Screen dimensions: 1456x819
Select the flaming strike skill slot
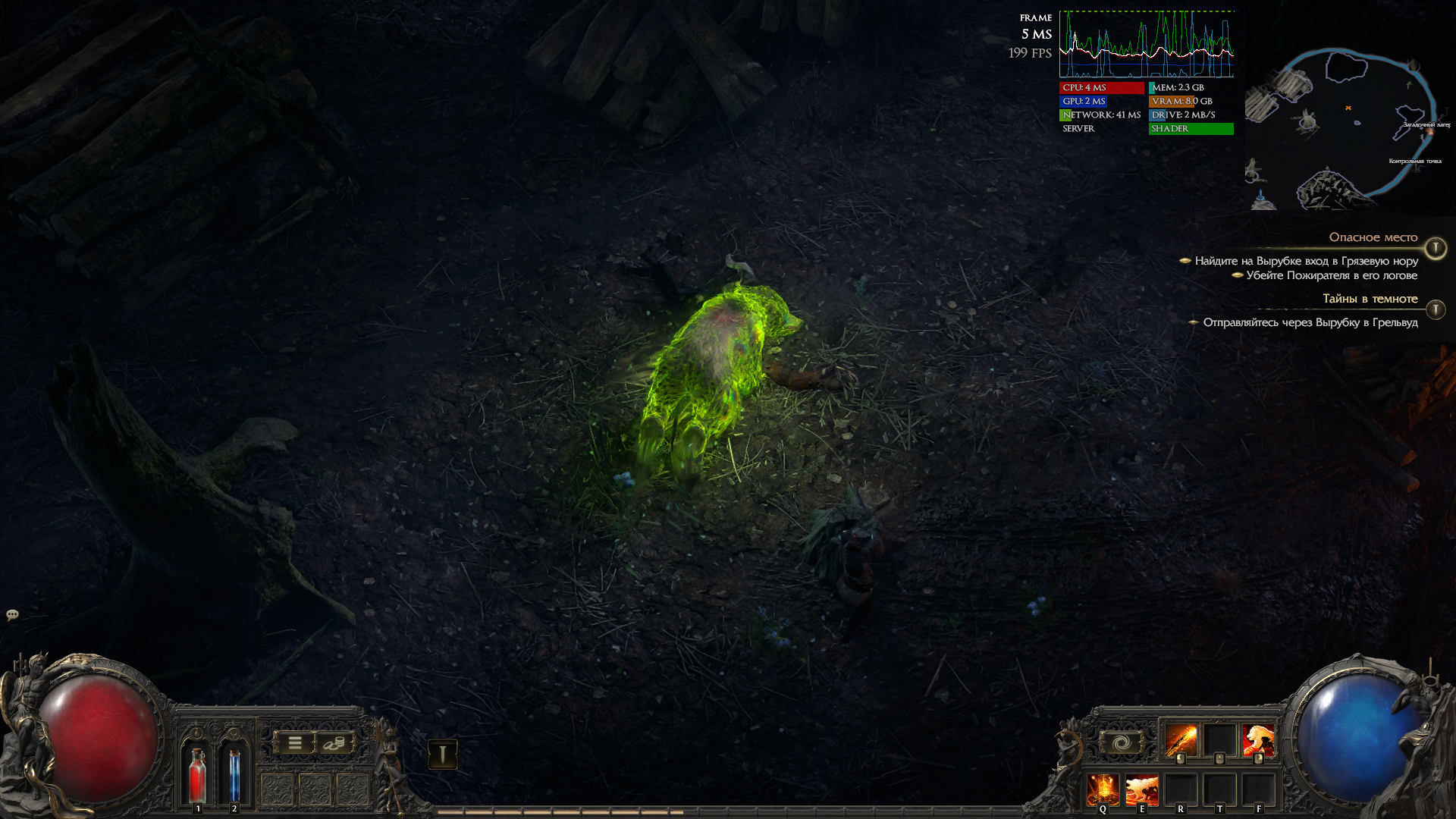click(x=1180, y=740)
